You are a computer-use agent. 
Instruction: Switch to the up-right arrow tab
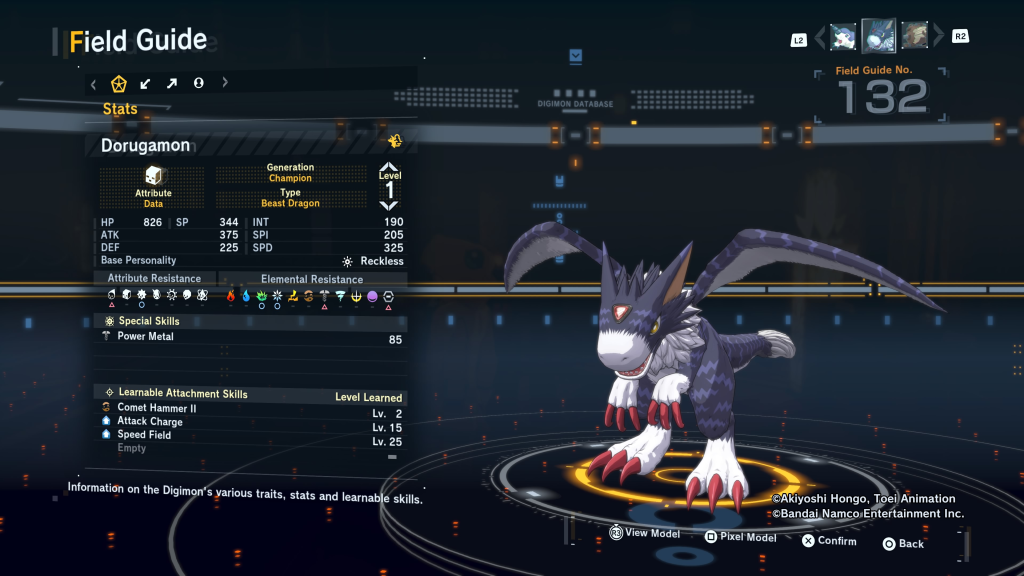tap(172, 84)
